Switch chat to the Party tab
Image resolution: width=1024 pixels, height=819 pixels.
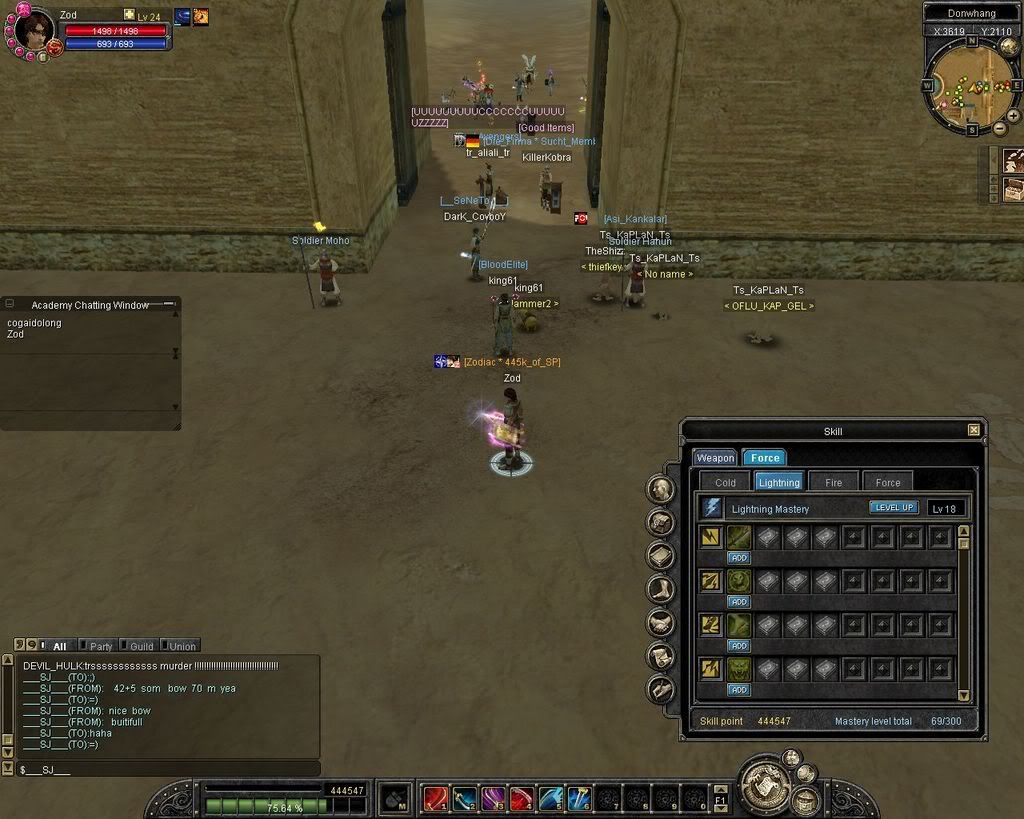pyautogui.click(x=101, y=646)
